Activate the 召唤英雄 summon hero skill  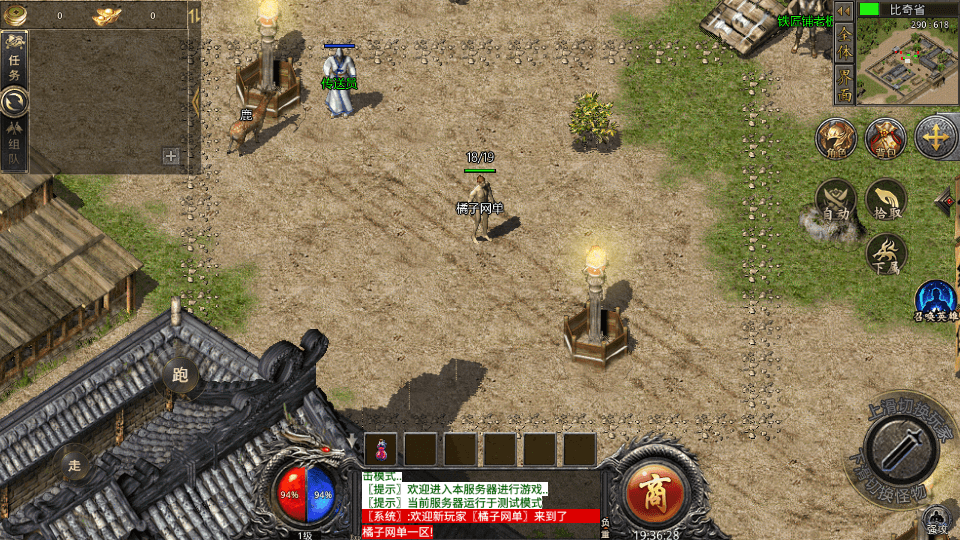click(935, 300)
